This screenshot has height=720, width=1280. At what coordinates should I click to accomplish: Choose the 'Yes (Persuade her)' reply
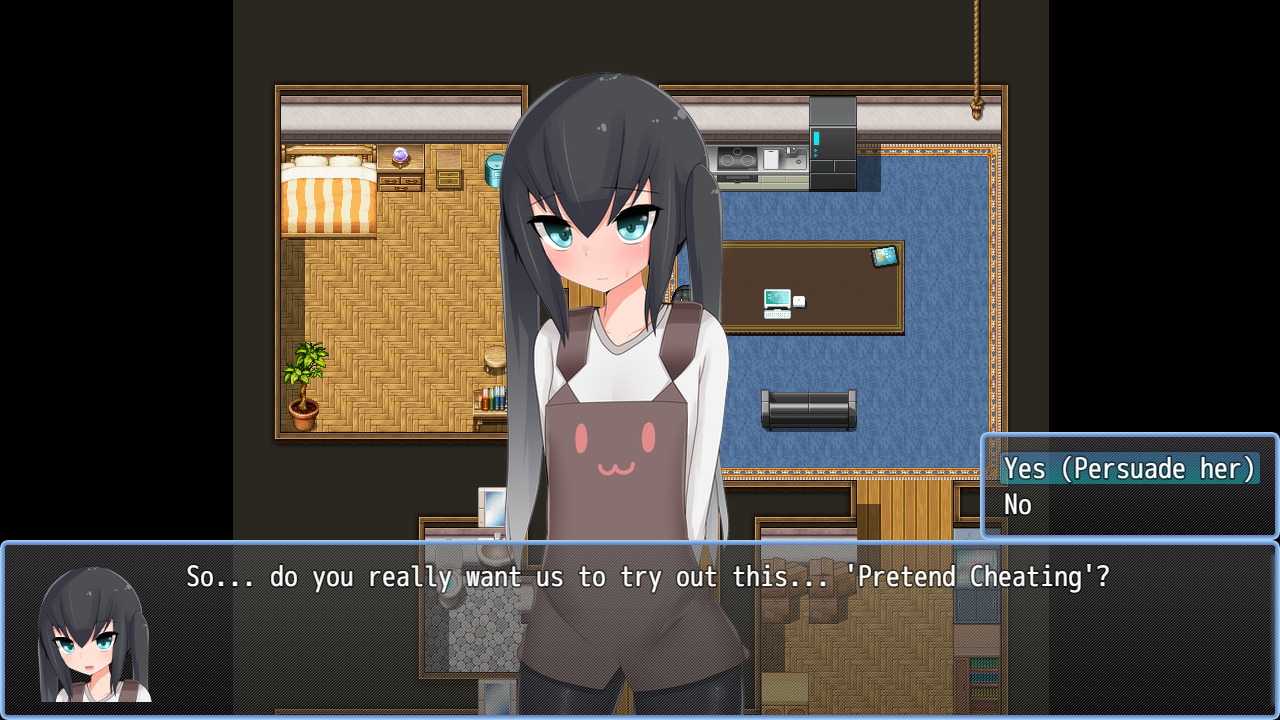point(1129,469)
